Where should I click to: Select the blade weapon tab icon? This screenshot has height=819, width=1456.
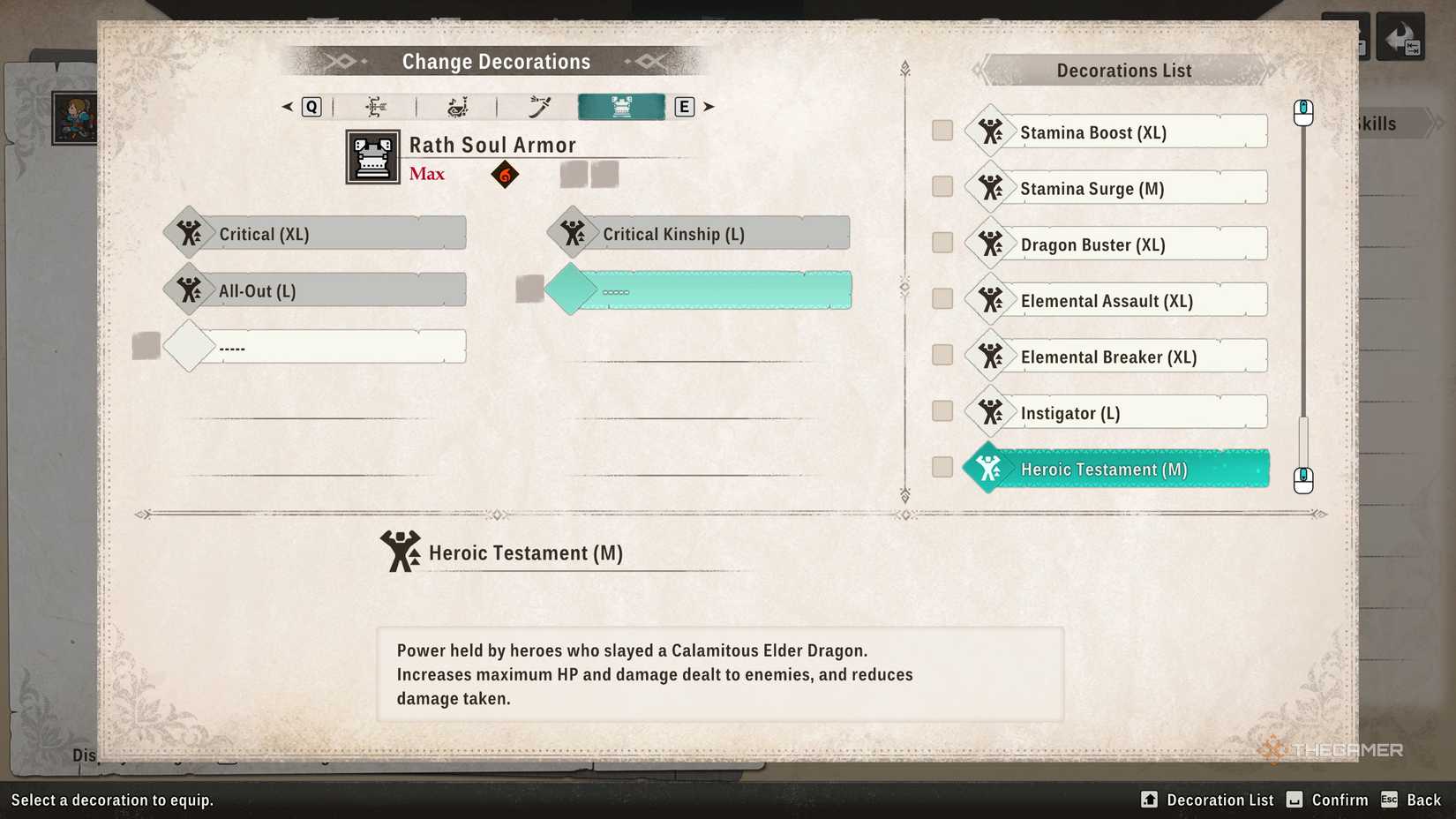pyautogui.click(x=538, y=106)
